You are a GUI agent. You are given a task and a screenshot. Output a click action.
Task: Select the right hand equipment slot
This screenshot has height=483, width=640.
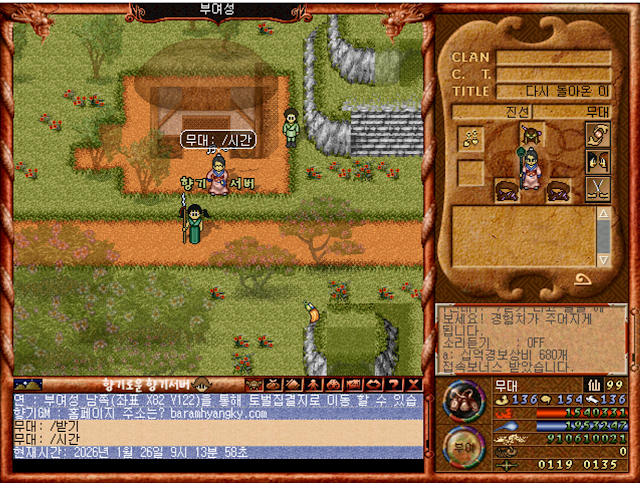(560, 190)
